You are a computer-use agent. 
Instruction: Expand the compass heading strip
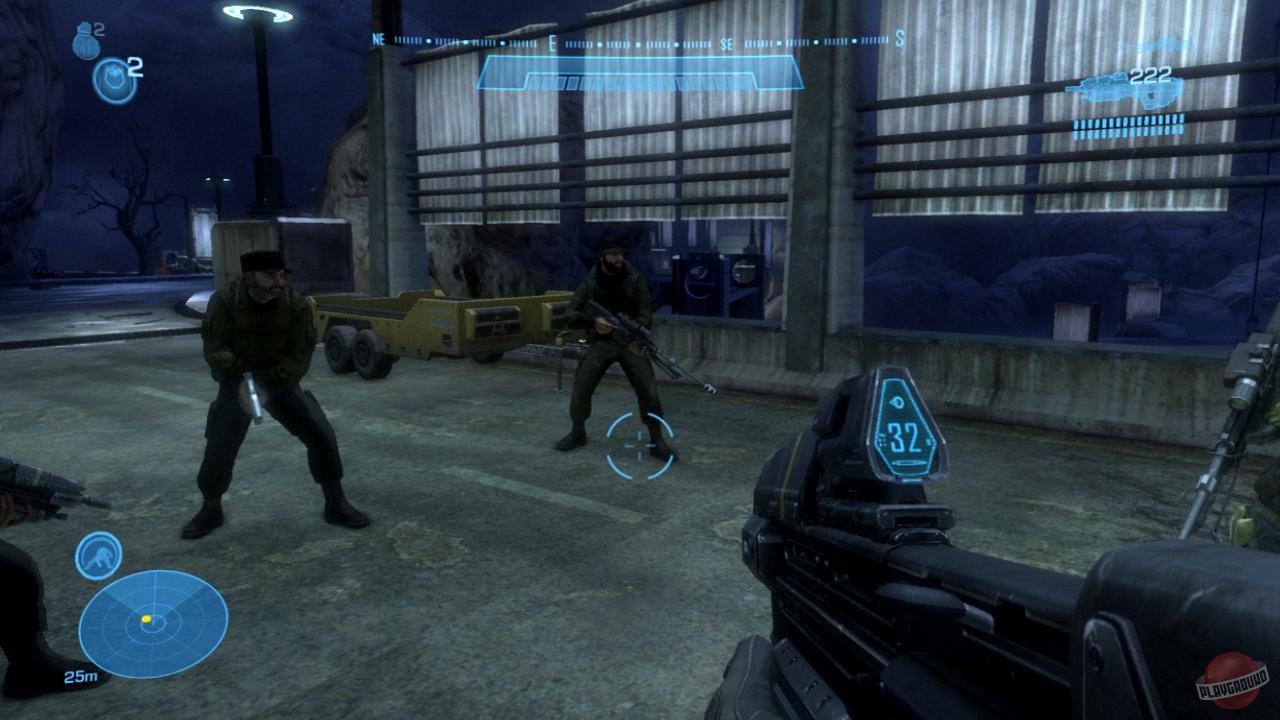(640, 42)
